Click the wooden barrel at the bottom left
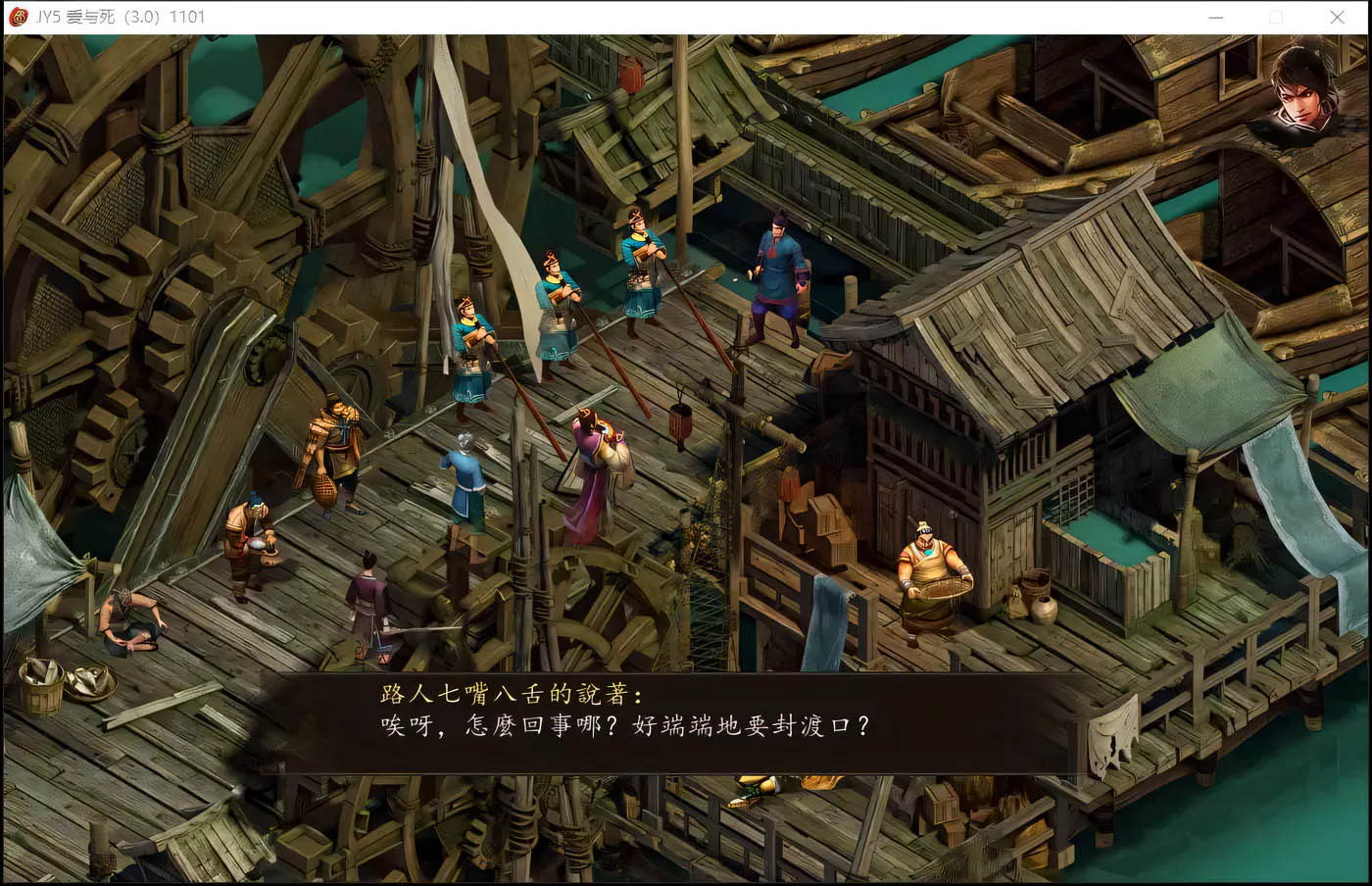 click(x=41, y=686)
